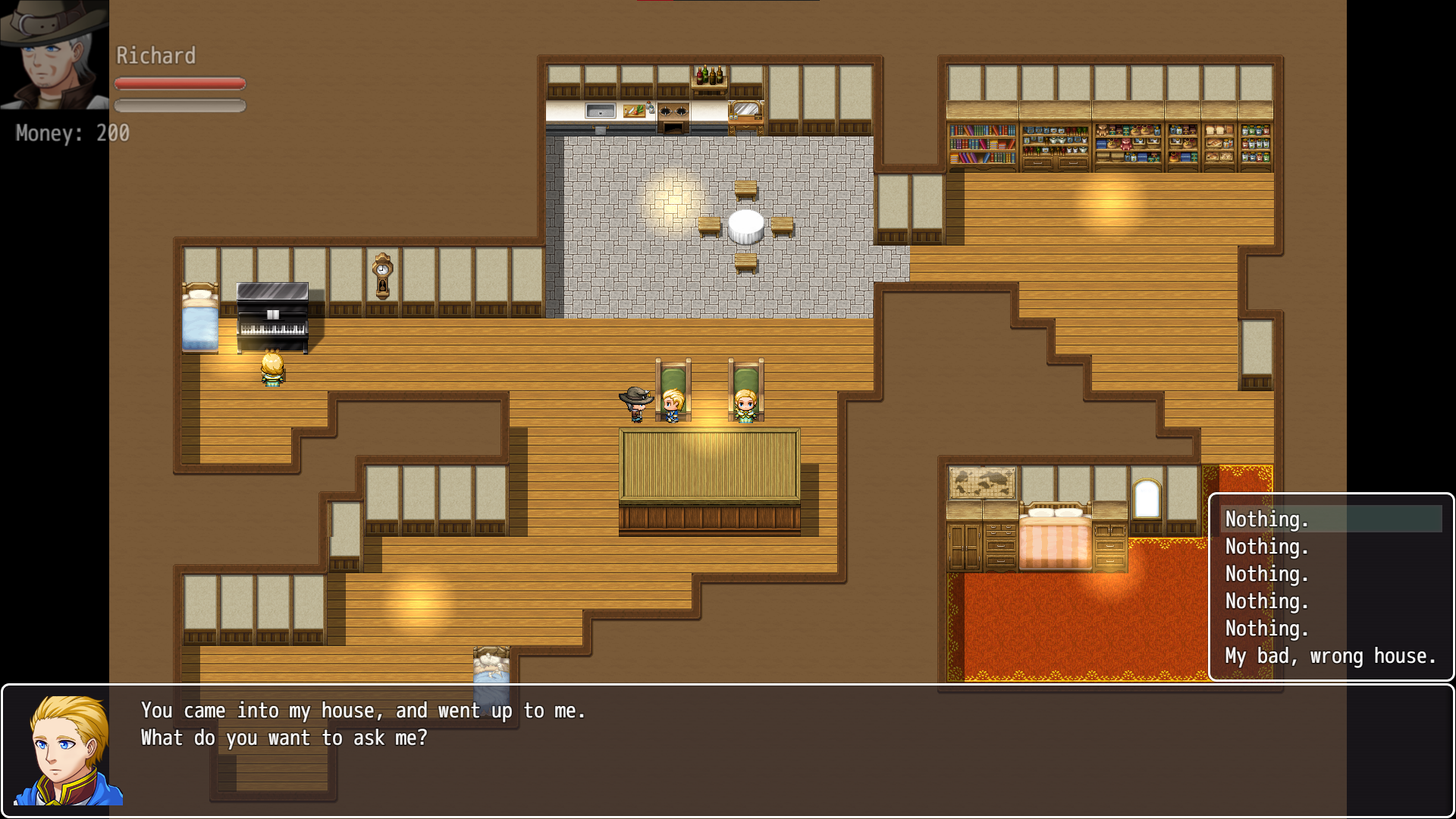Click the girl NPC next to the piano
Screen dimensions: 1456x819
click(x=273, y=372)
